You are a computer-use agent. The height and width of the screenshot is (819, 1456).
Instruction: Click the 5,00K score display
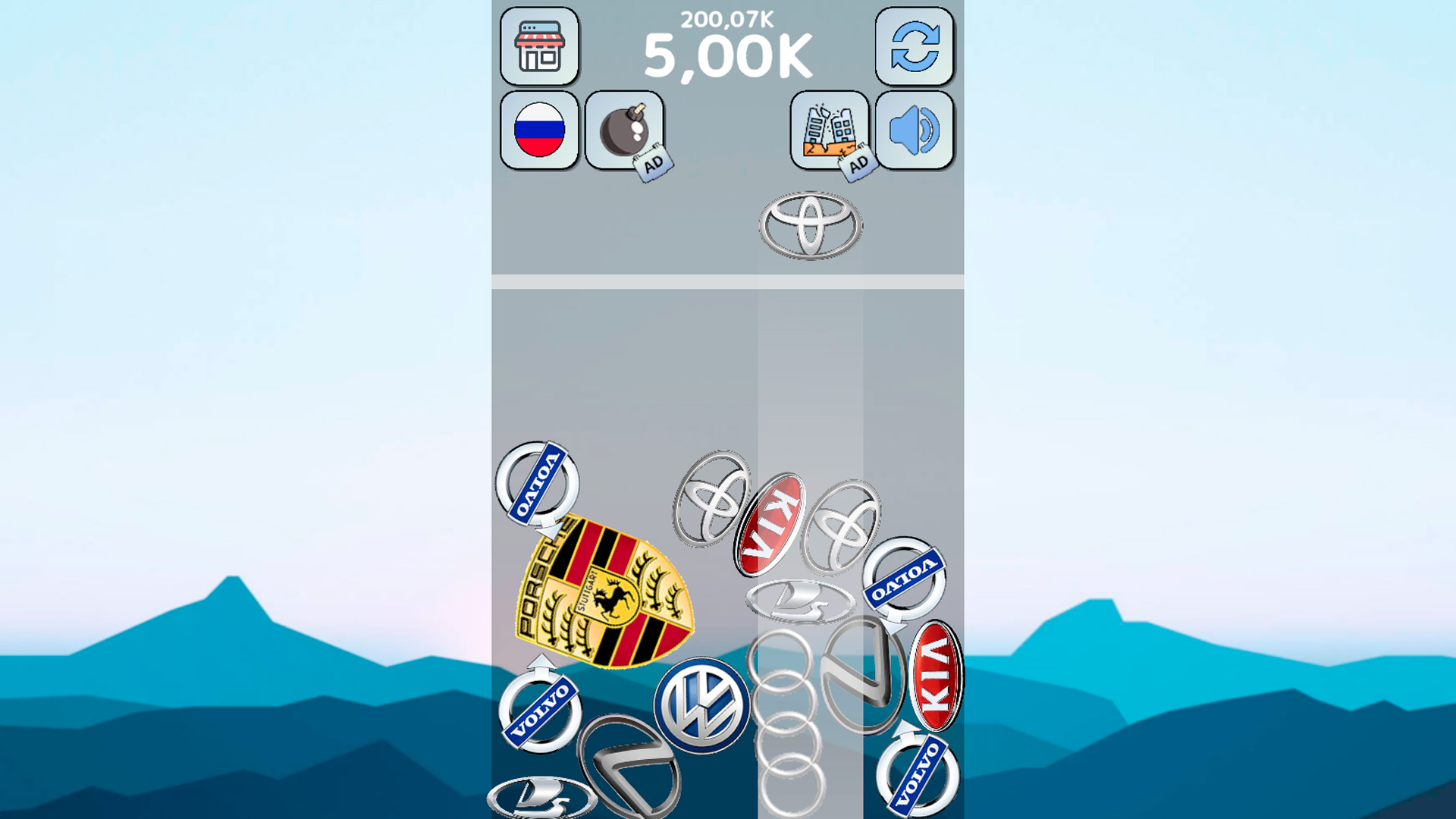[726, 53]
